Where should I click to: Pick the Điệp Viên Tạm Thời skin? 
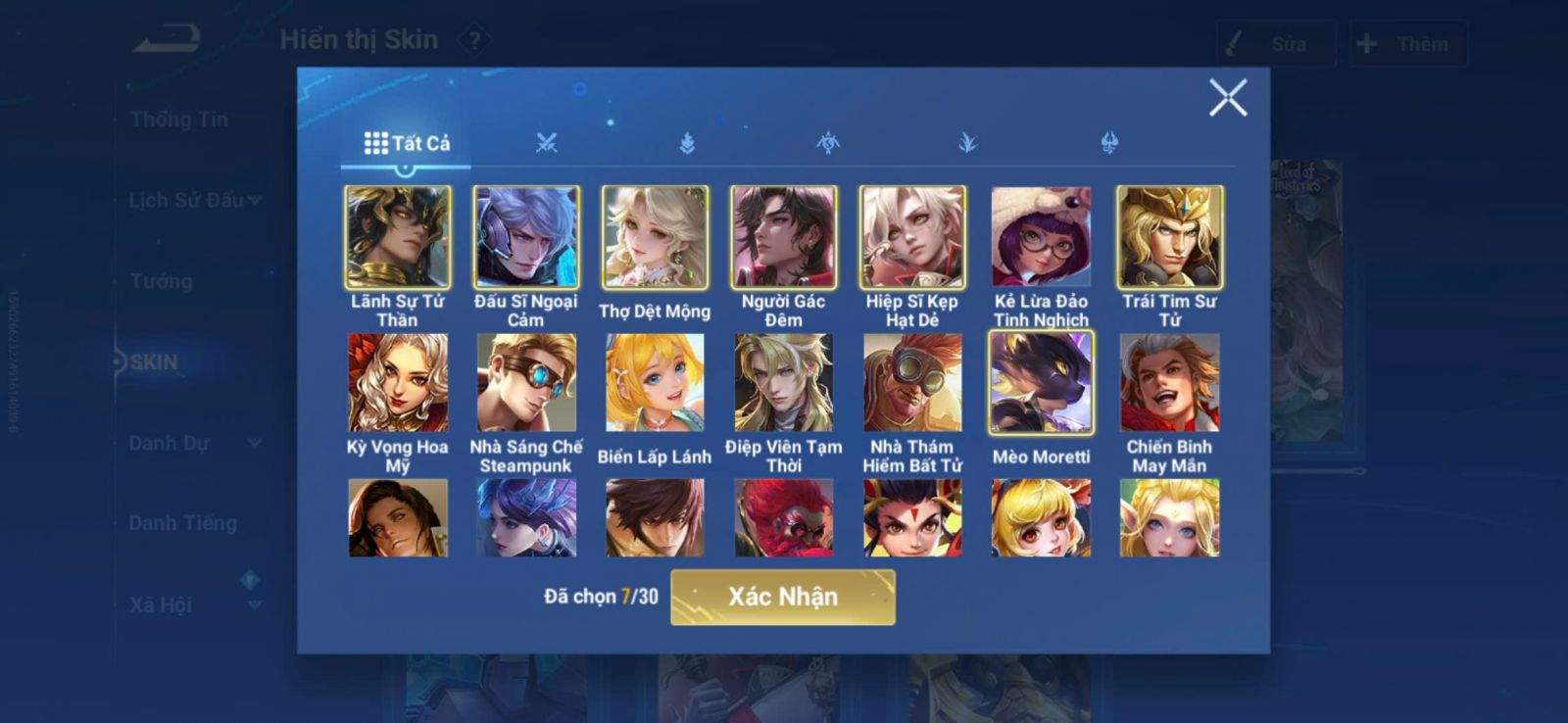783,383
